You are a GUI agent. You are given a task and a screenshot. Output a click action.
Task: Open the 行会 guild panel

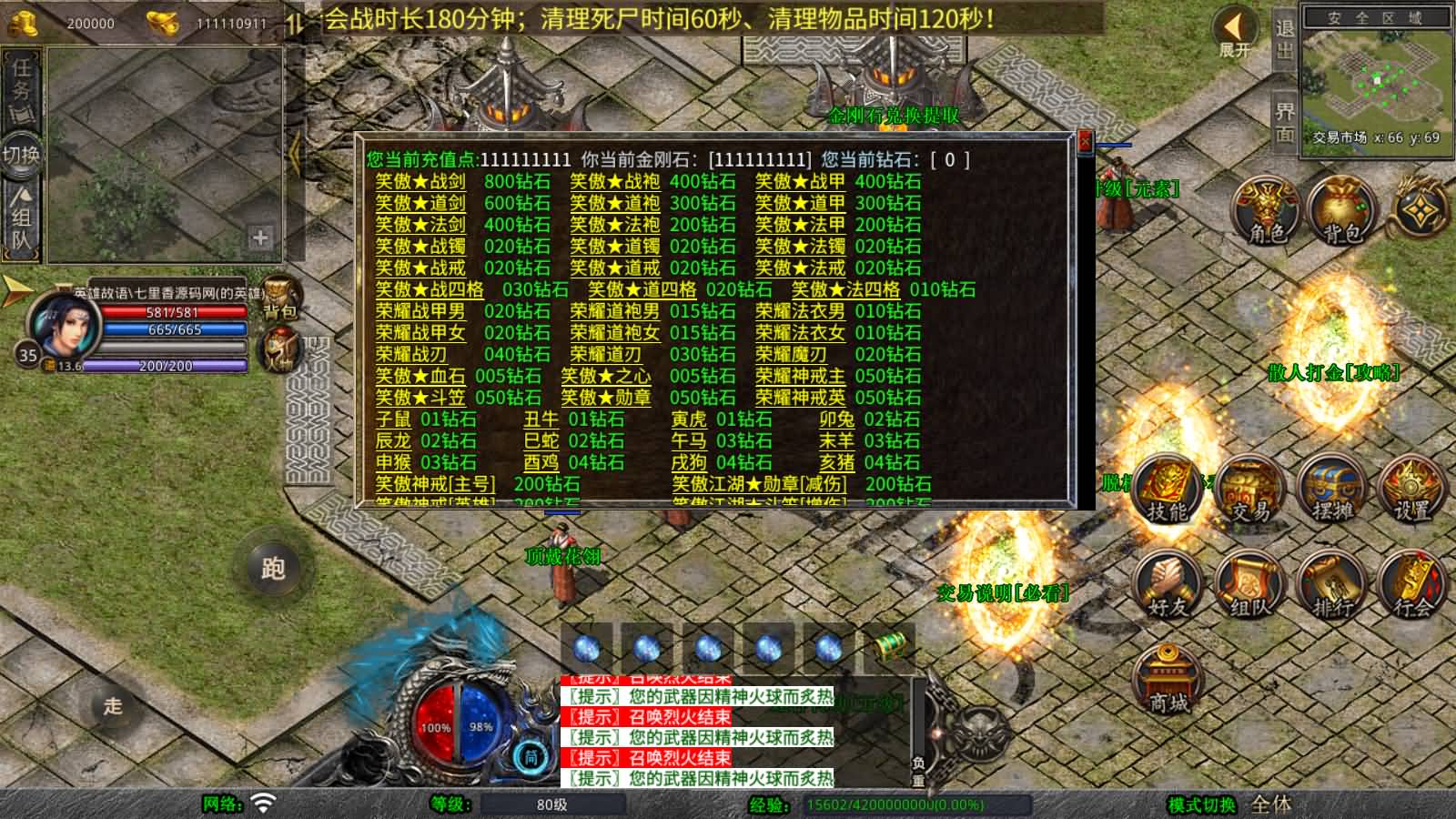pos(1412,587)
